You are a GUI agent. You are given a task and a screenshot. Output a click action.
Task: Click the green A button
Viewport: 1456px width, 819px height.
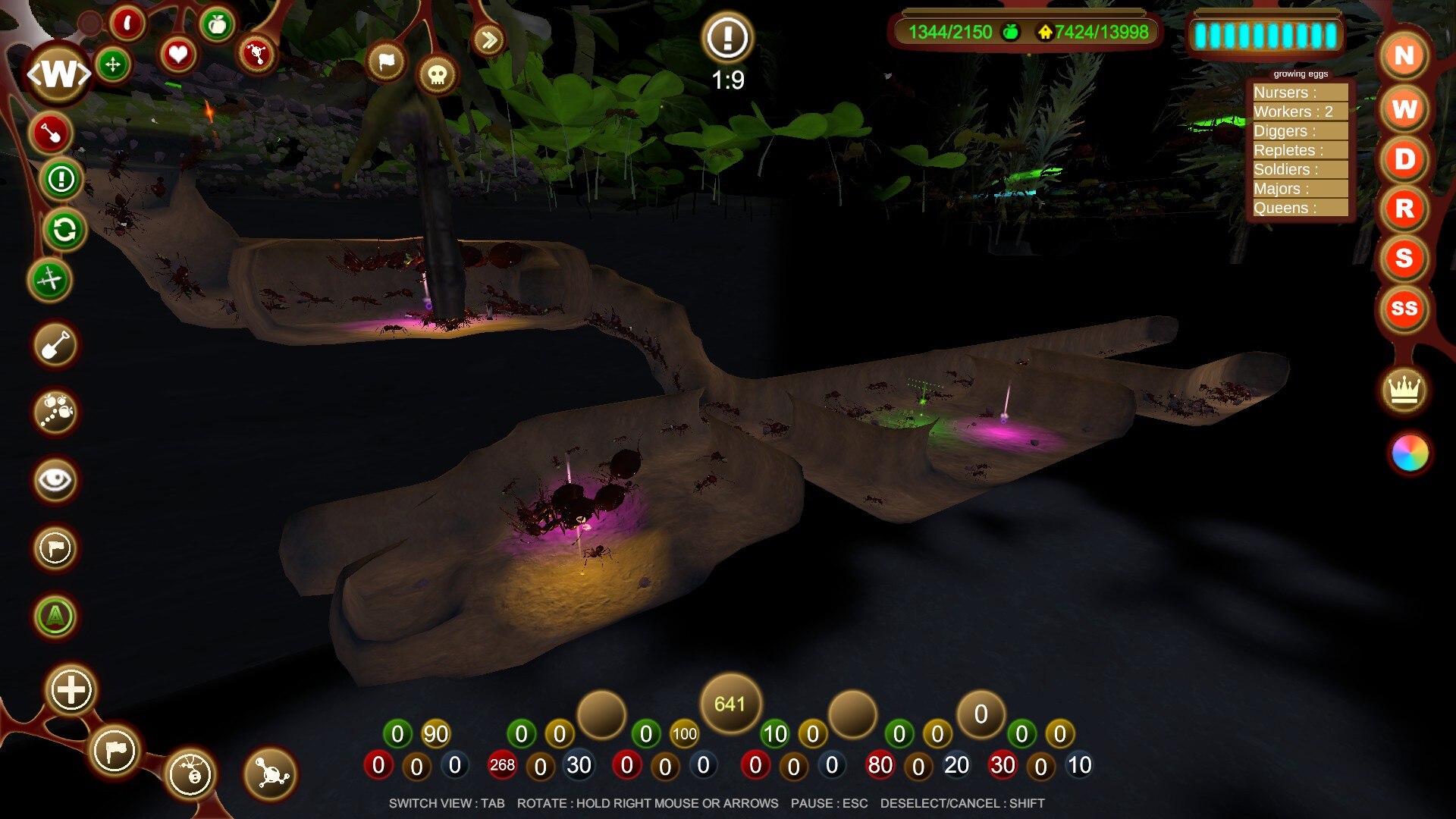click(x=55, y=617)
